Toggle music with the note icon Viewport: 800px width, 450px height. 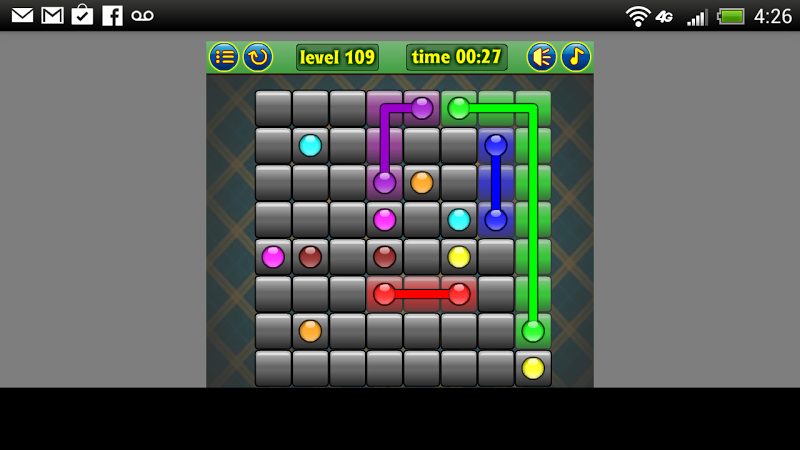pyautogui.click(x=576, y=57)
